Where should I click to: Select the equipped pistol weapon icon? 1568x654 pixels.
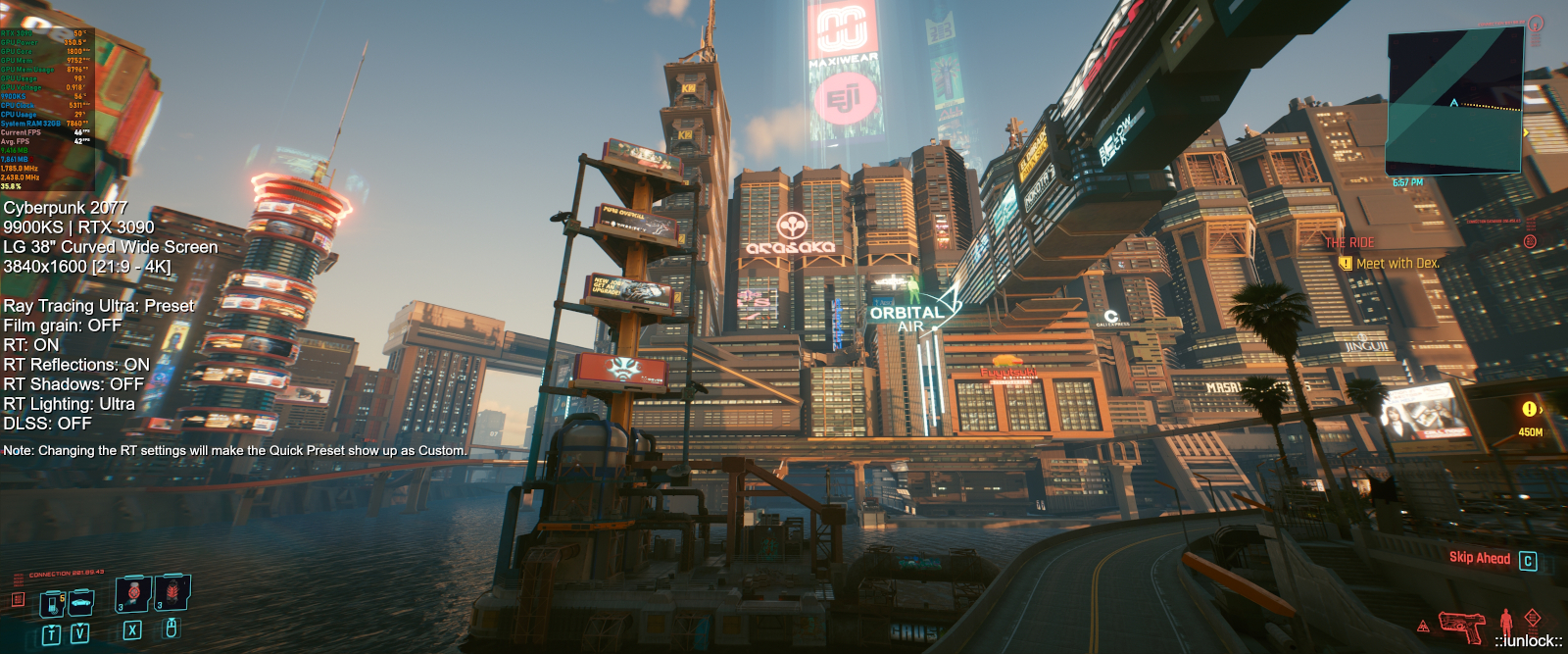click(x=1461, y=625)
